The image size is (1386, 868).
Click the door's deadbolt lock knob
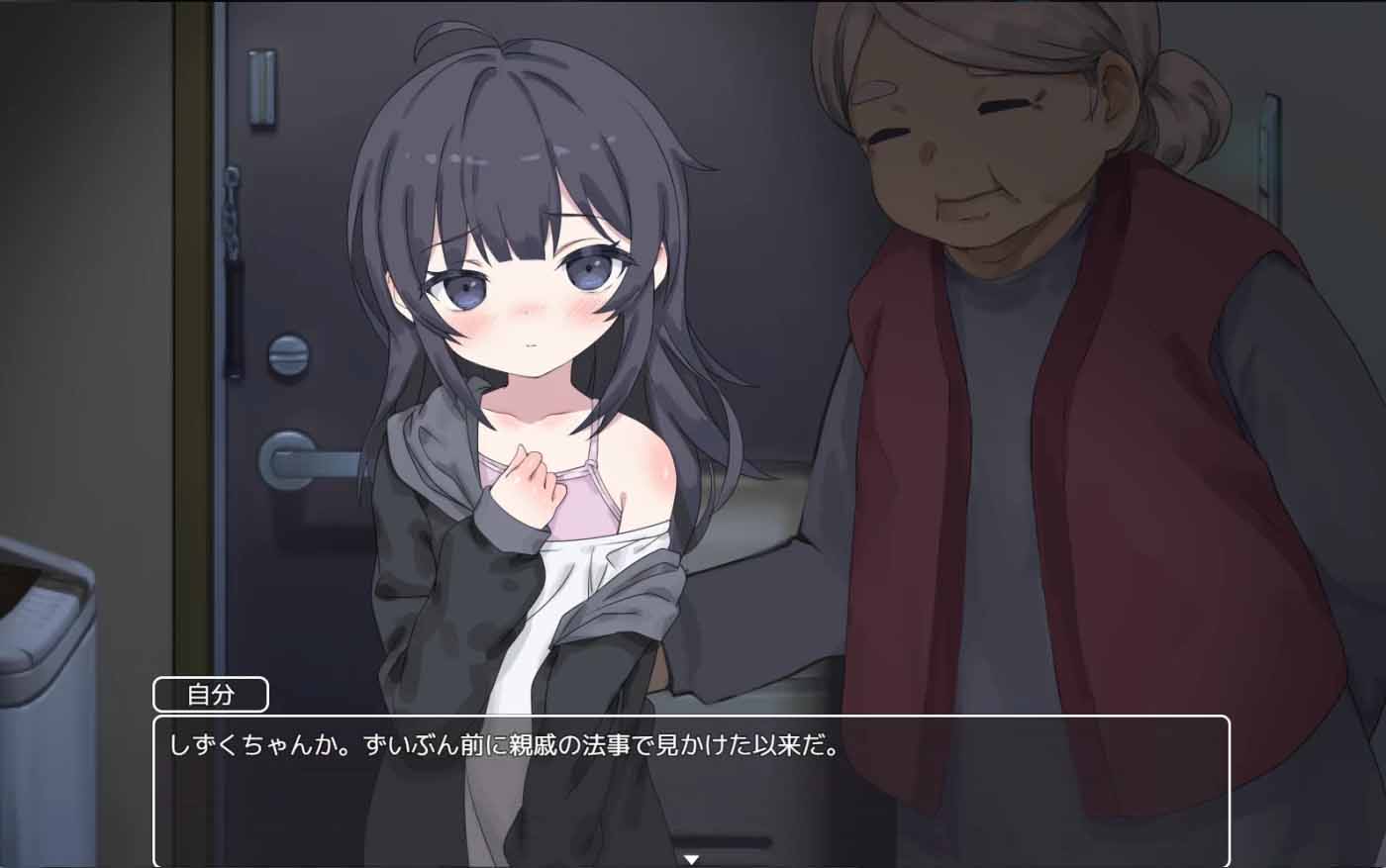click(290, 353)
